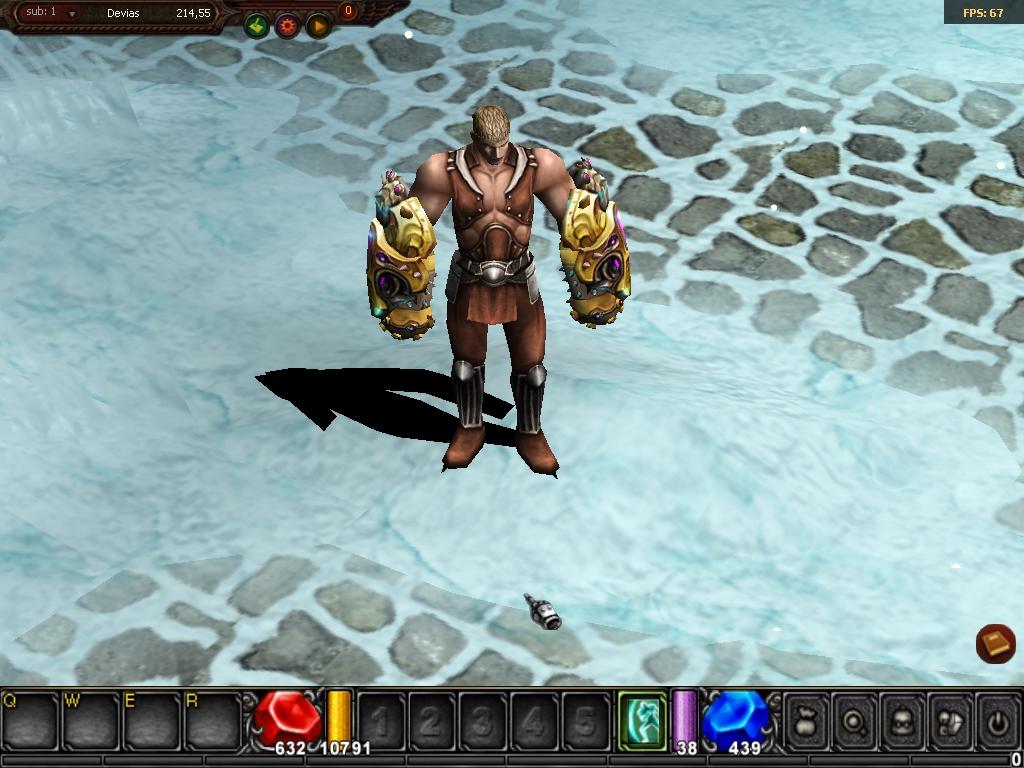Open the inventory chest button

950,719
